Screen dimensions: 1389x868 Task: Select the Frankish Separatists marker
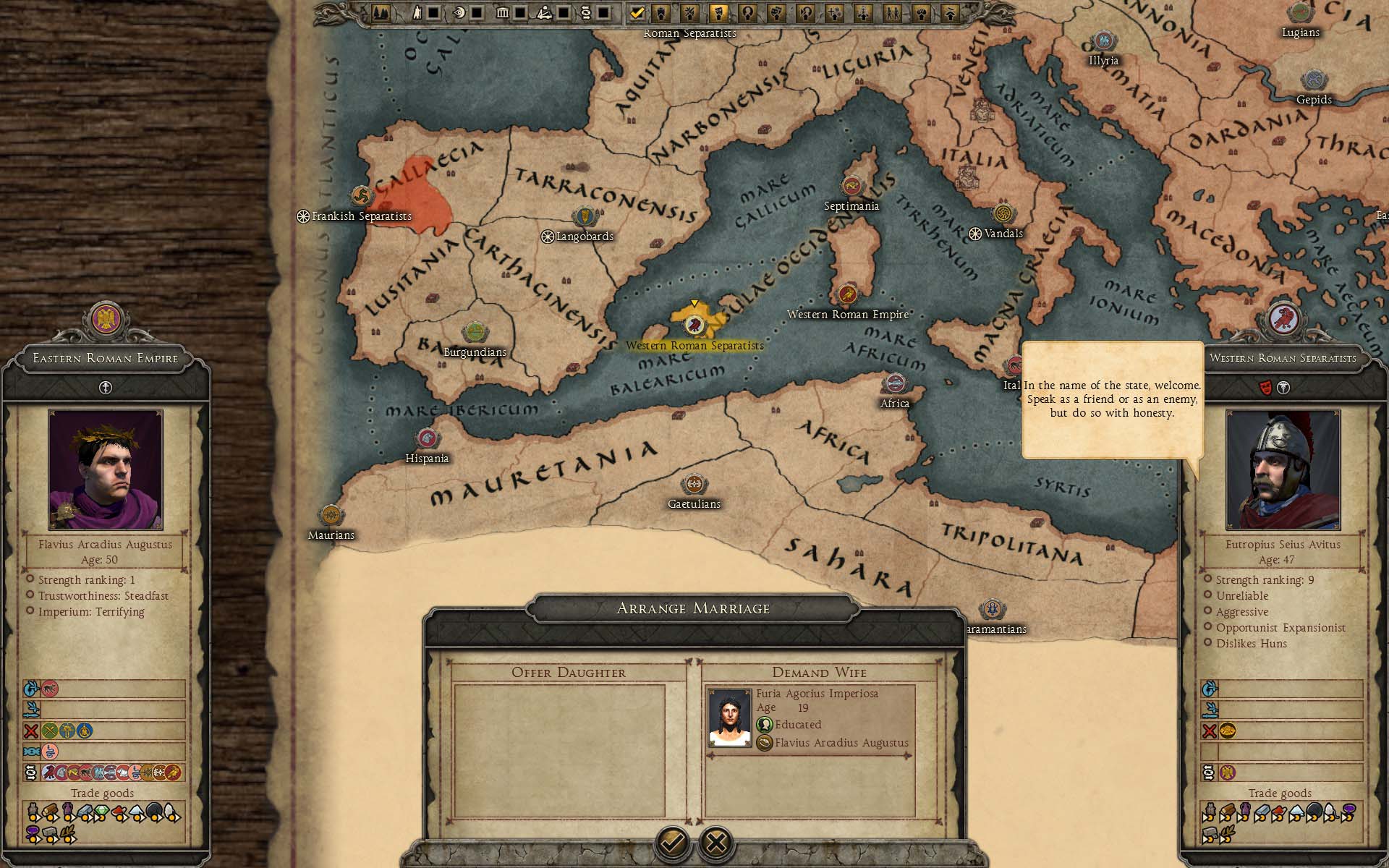[x=361, y=196]
